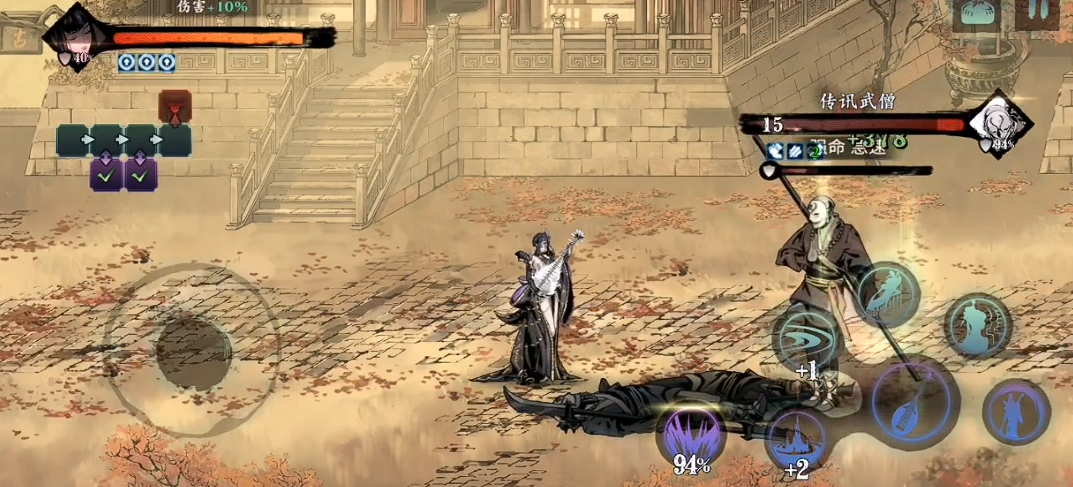This screenshot has width=1073, height=487.
Task: Open the red boss room on the map
Action: (x=174, y=106)
